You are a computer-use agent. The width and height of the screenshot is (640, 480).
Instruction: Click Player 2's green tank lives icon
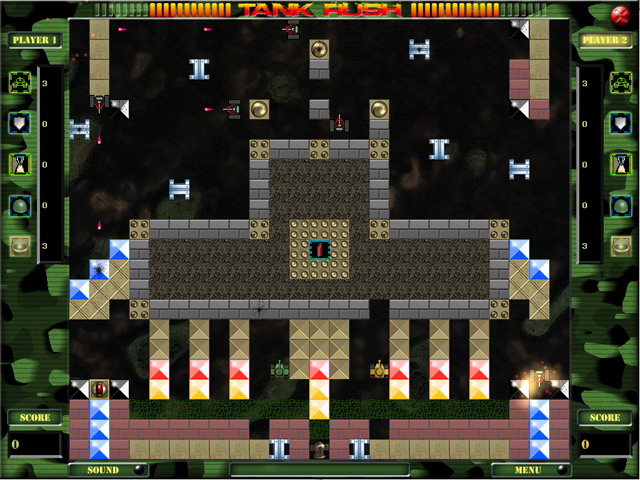(x=620, y=83)
